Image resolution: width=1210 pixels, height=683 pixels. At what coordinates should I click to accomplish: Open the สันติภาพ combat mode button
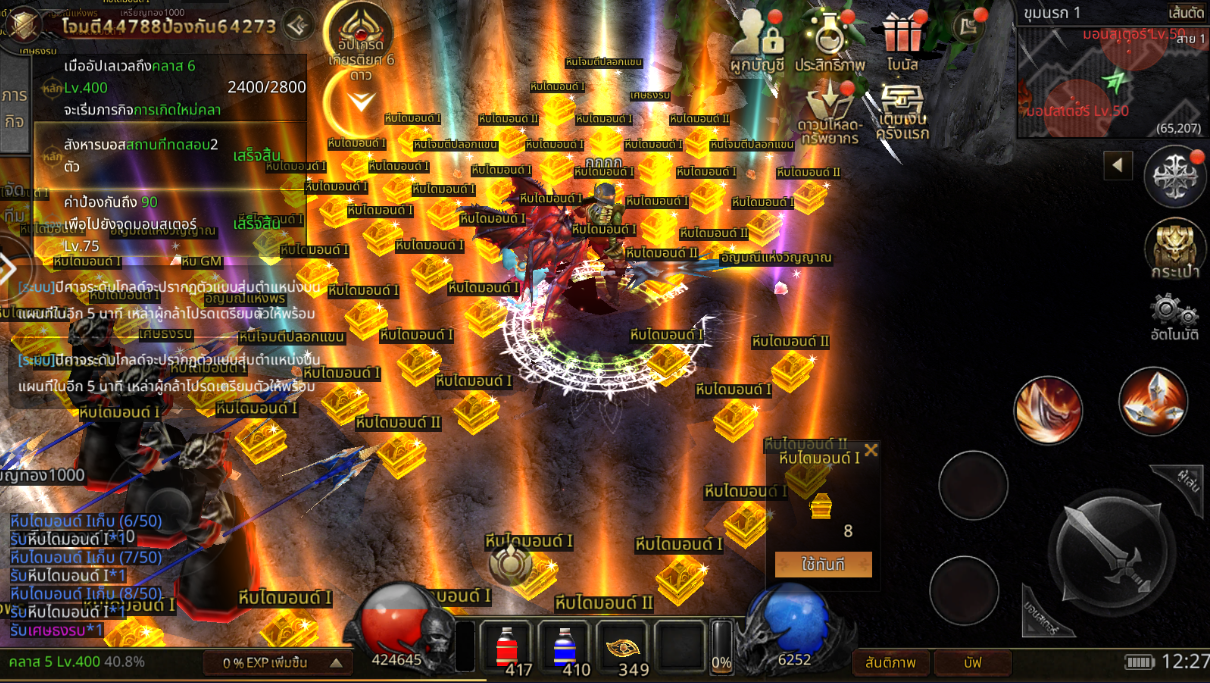891,662
